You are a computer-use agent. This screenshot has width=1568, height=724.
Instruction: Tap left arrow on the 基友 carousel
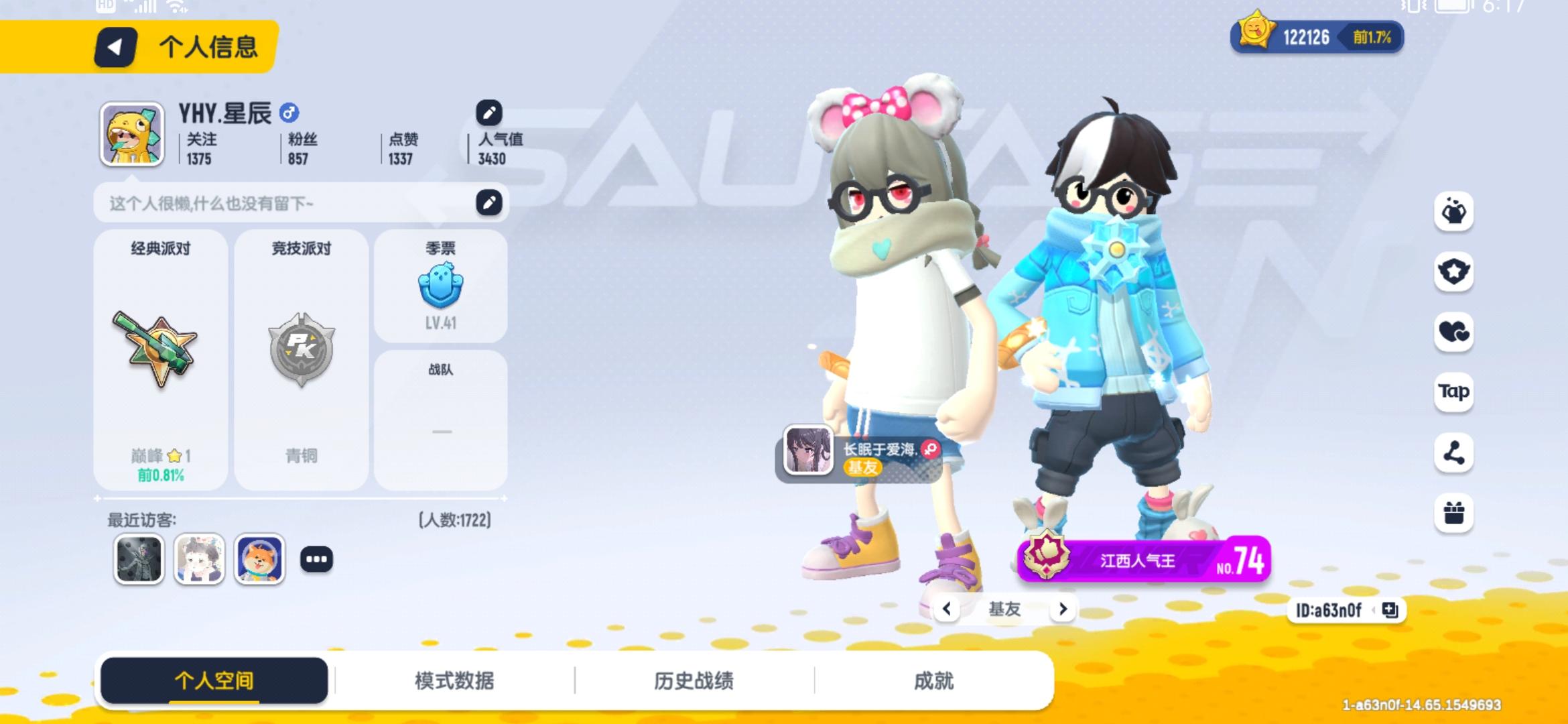pos(947,609)
